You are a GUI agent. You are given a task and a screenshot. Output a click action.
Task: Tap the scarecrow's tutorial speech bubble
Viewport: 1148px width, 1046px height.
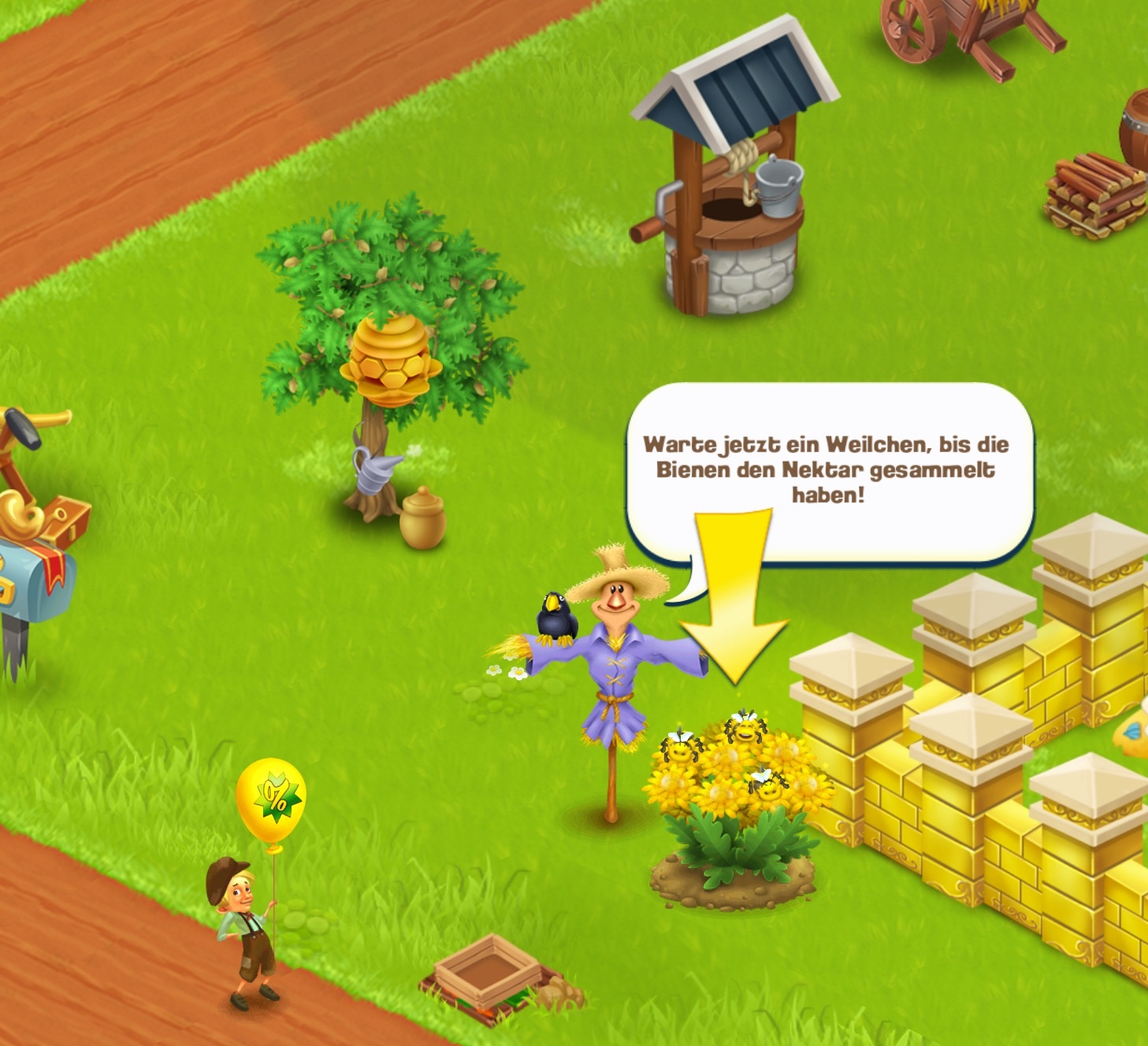pos(827,470)
